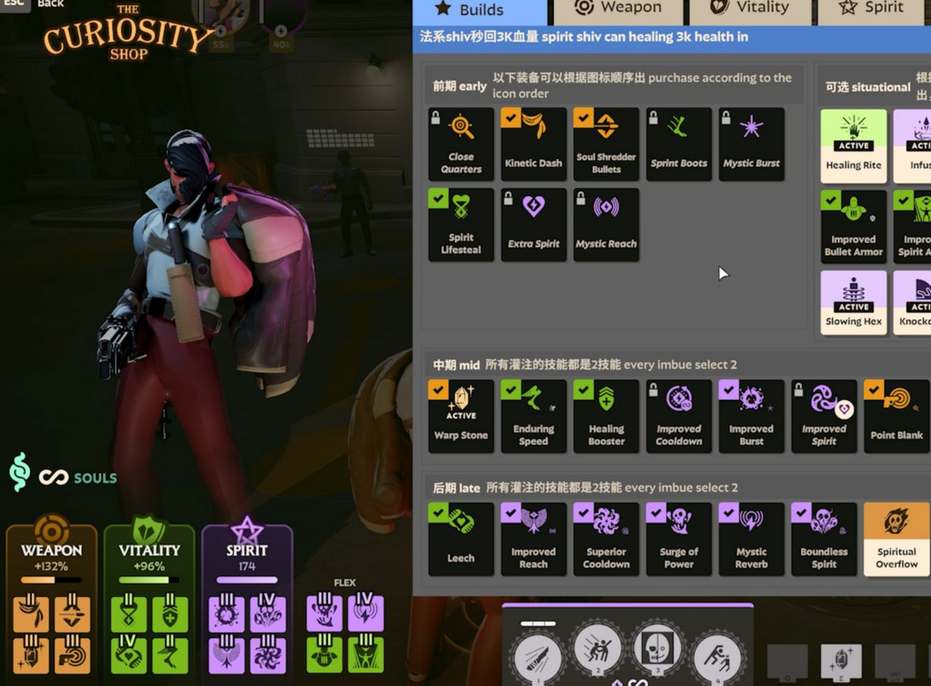Go back from the Curiosity Shop
This screenshot has height=686, width=931.
coord(50,4)
